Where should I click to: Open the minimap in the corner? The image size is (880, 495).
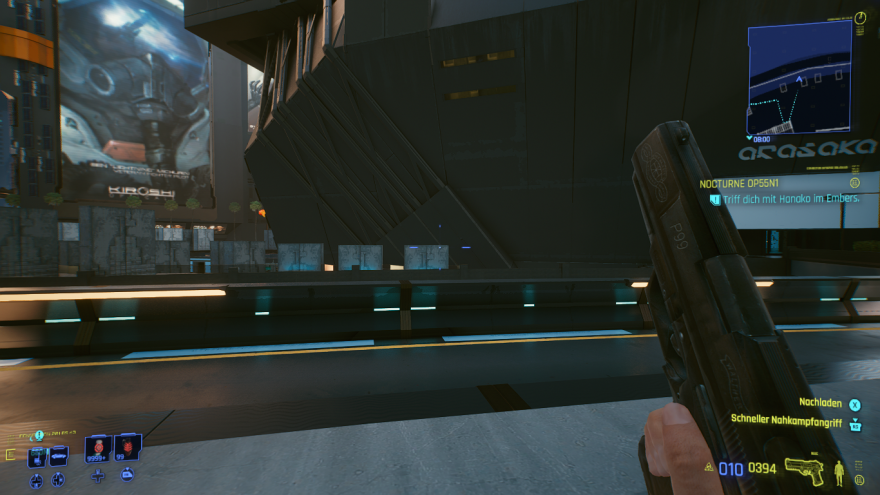click(x=799, y=77)
